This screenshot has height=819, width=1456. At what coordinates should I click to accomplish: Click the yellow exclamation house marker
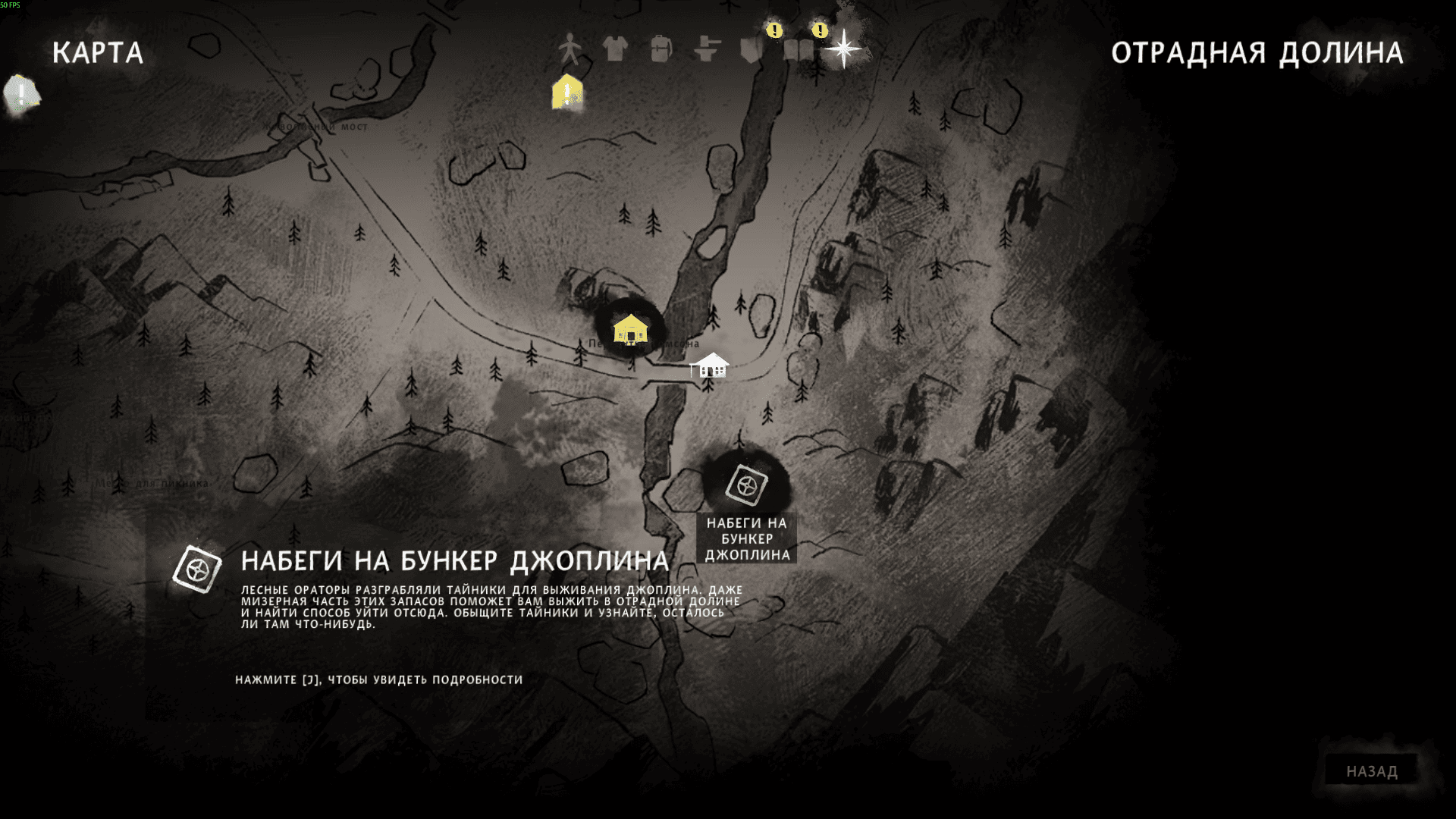coord(567,93)
